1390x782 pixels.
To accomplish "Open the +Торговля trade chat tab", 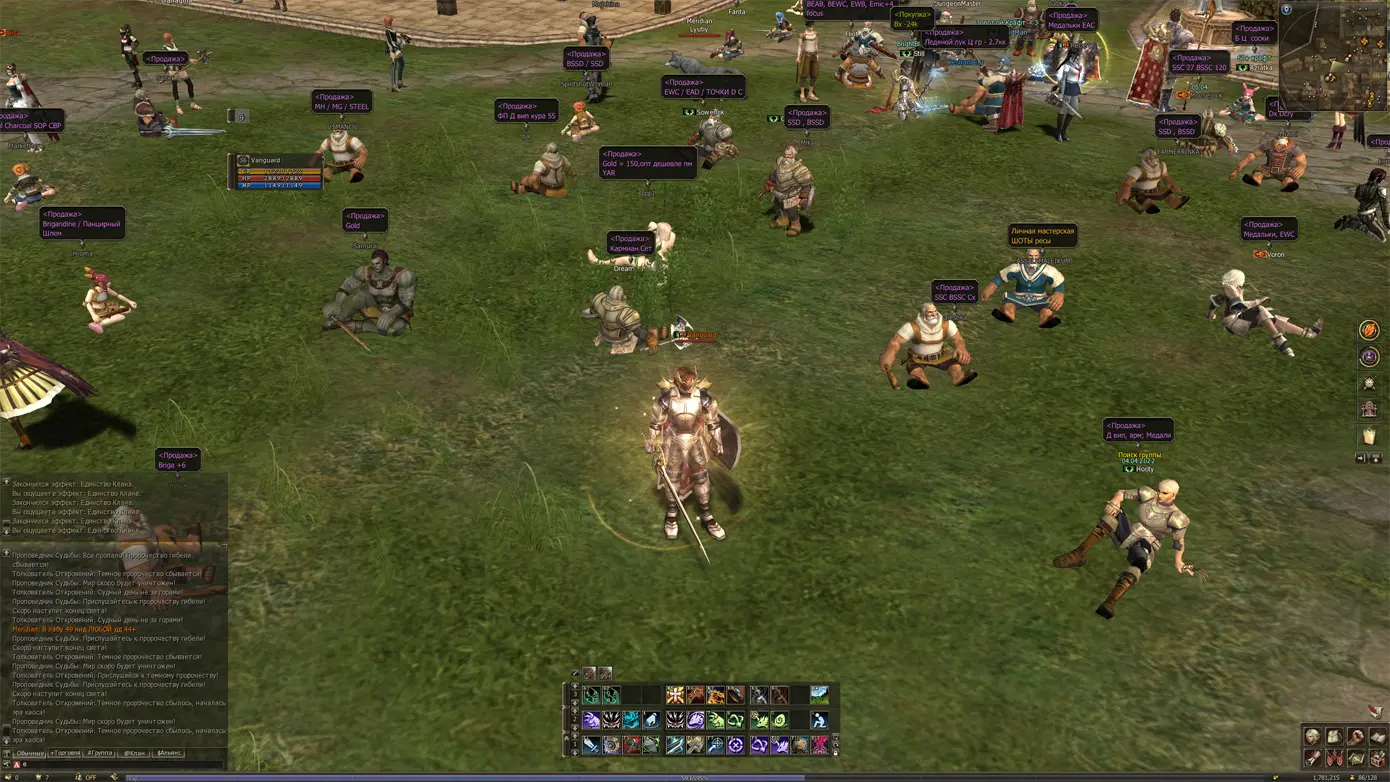I will pyautogui.click(x=66, y=753).
